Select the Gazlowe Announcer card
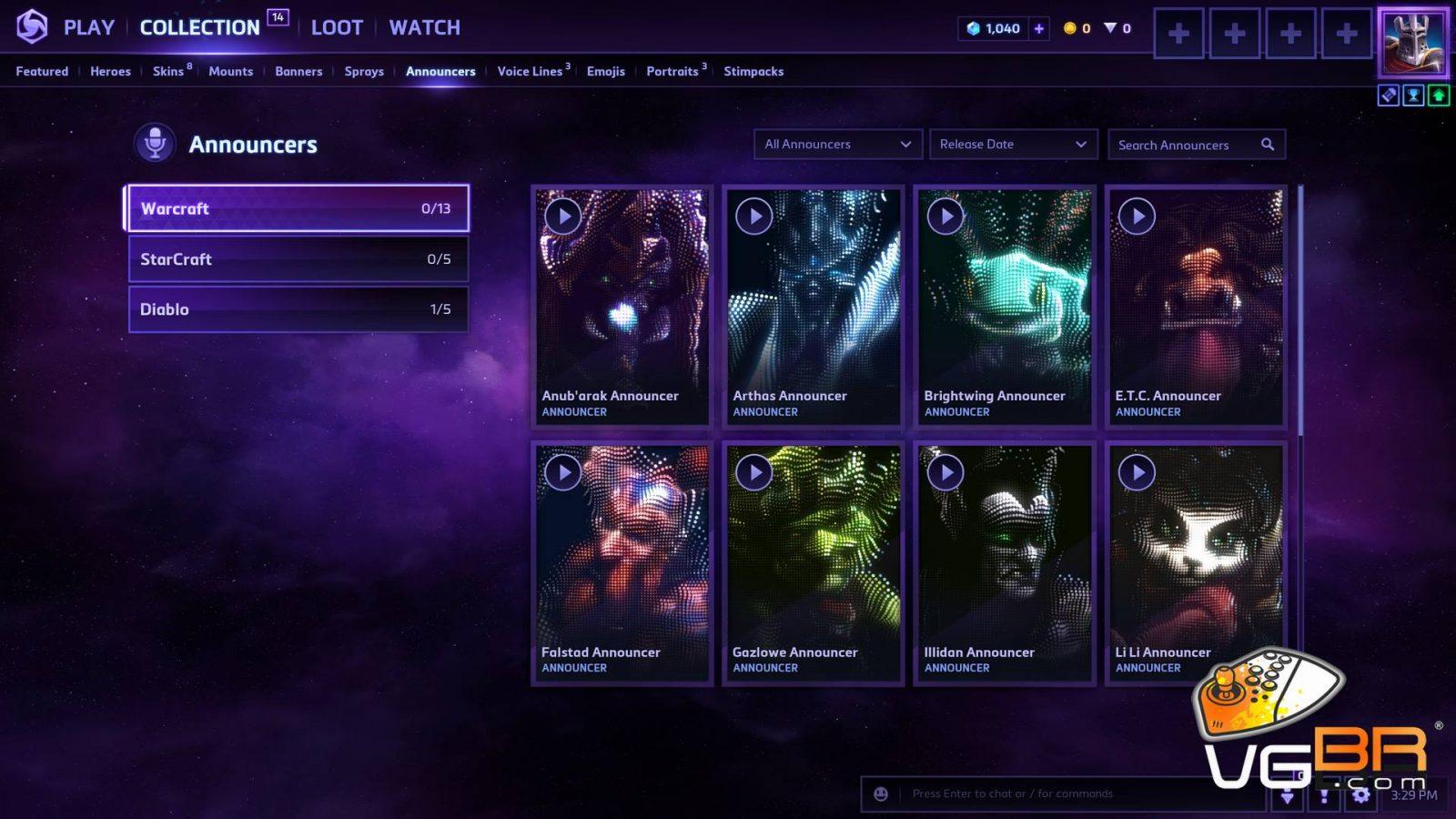 coord(813,561)
